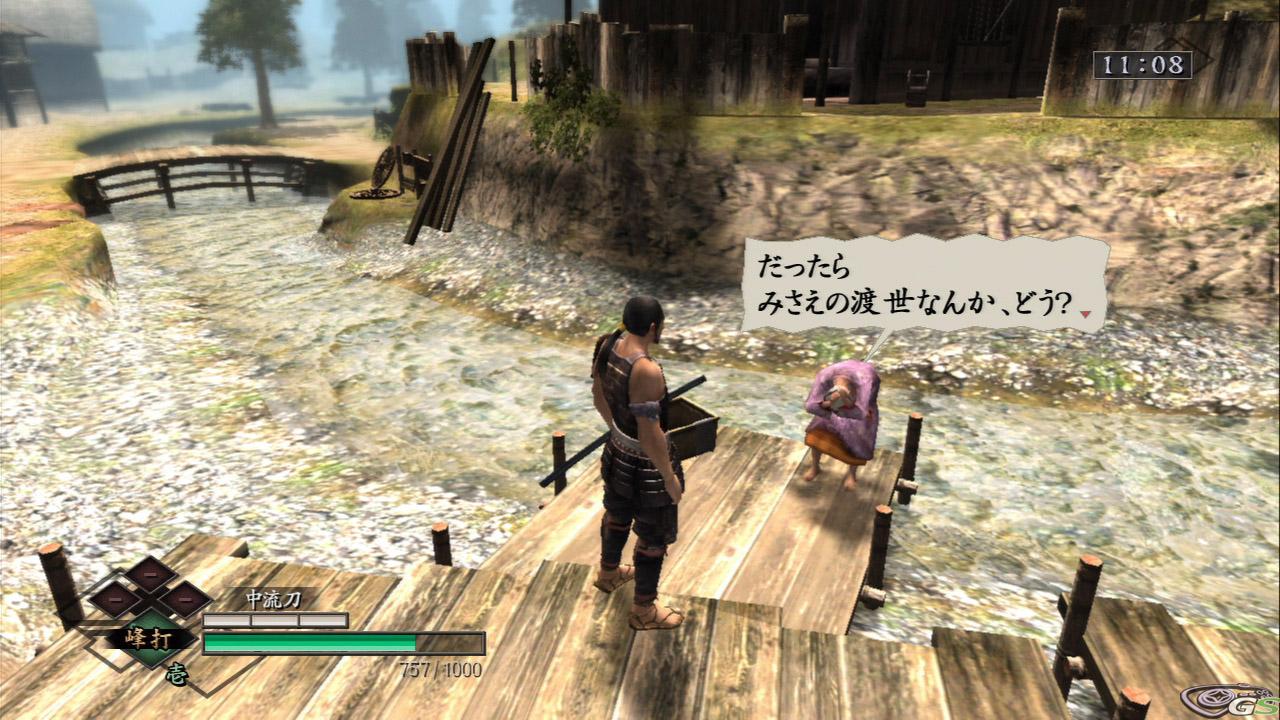Select the 峰打 stance diamond
1280x720 pixels.
(150, 636)
